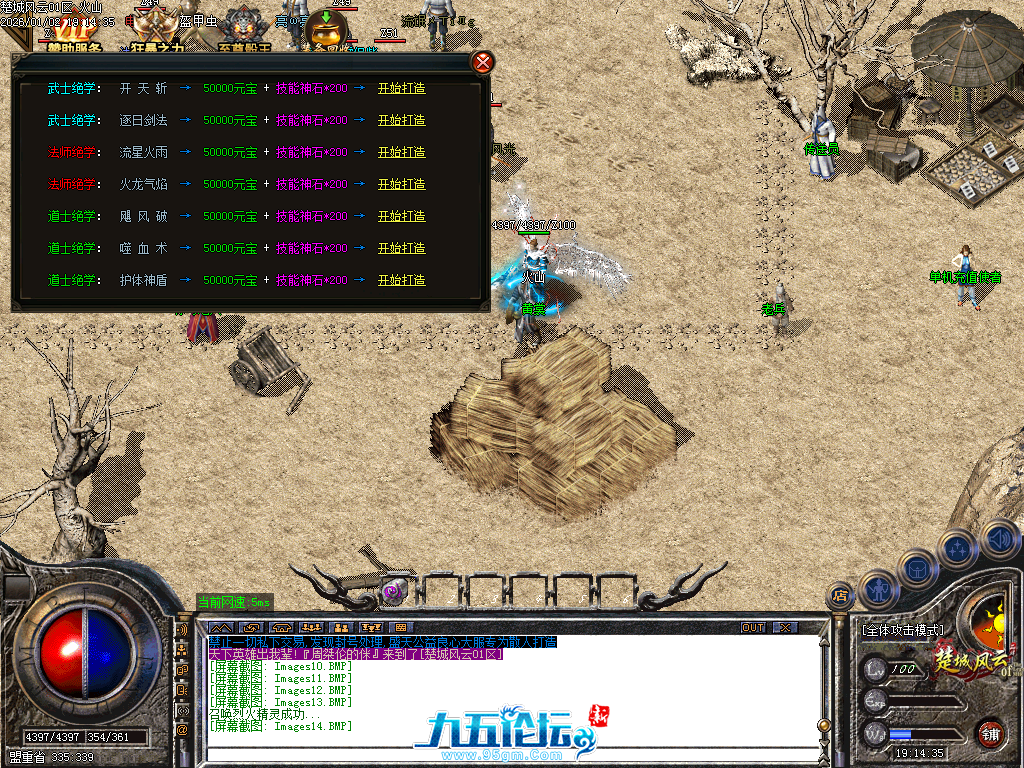The height and width of the screenshot is (768, 1024).
Task: Start forging 流星火雨 skill
Action: click(401, 152)
